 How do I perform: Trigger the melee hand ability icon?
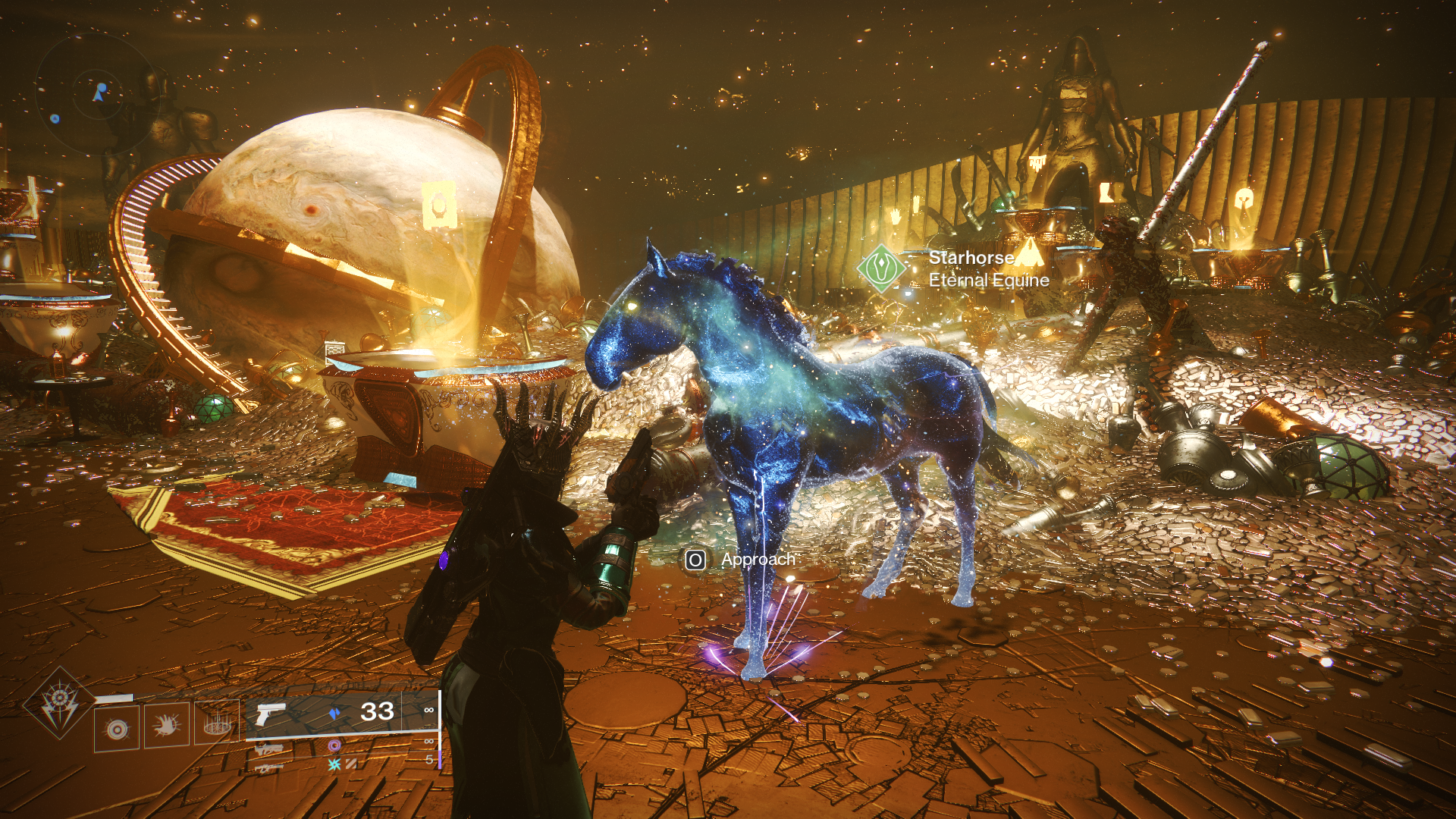pyautogui.click(x=167, y=726)
